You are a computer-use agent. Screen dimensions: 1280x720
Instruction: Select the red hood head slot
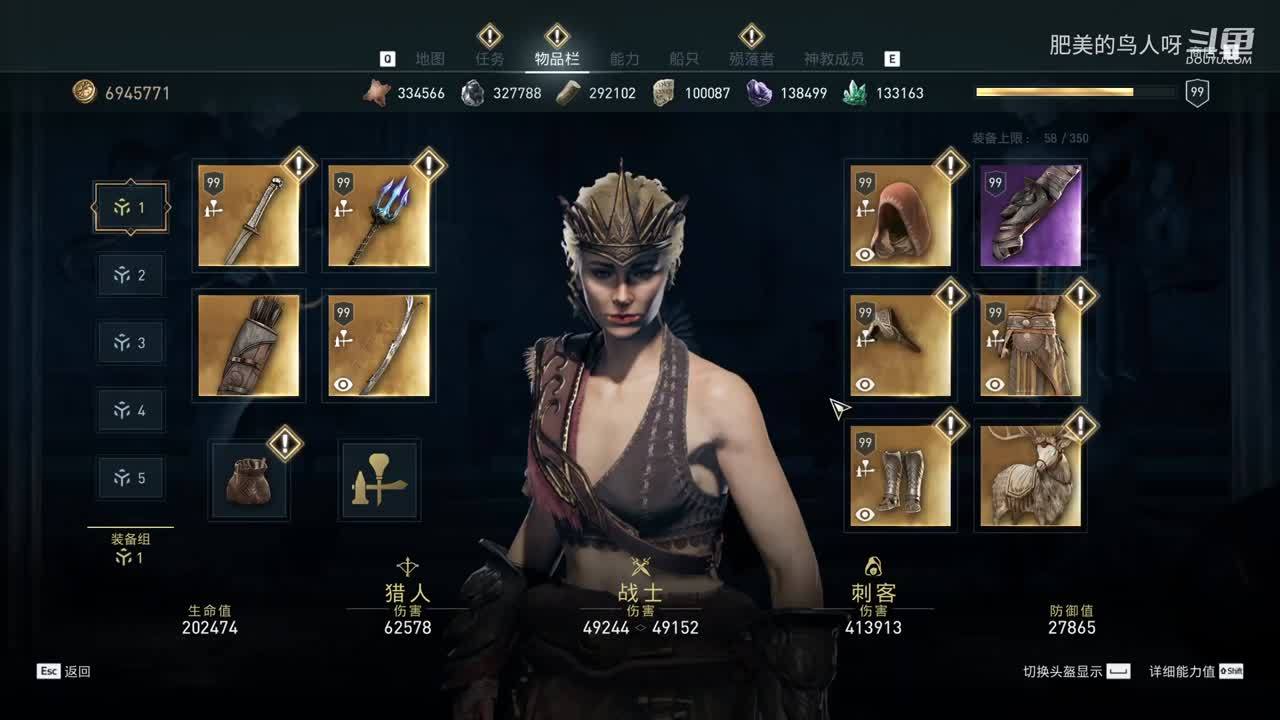900,216
